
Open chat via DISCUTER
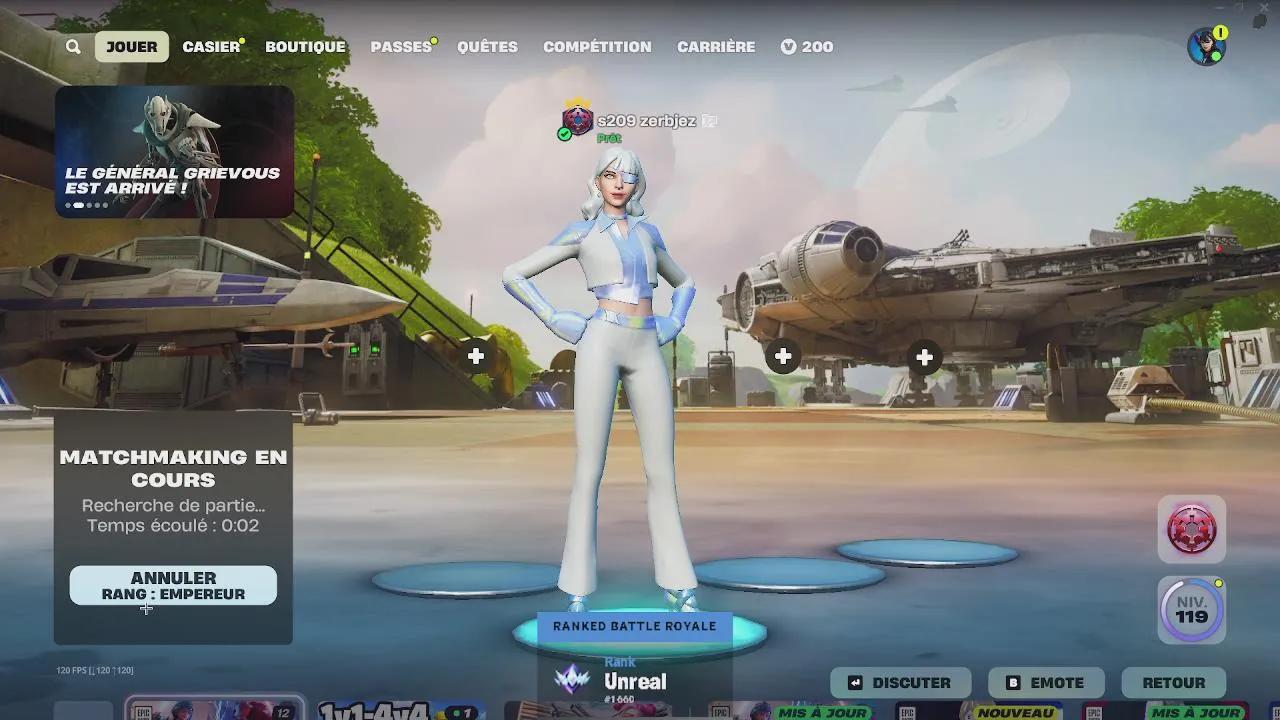[901, 683]
